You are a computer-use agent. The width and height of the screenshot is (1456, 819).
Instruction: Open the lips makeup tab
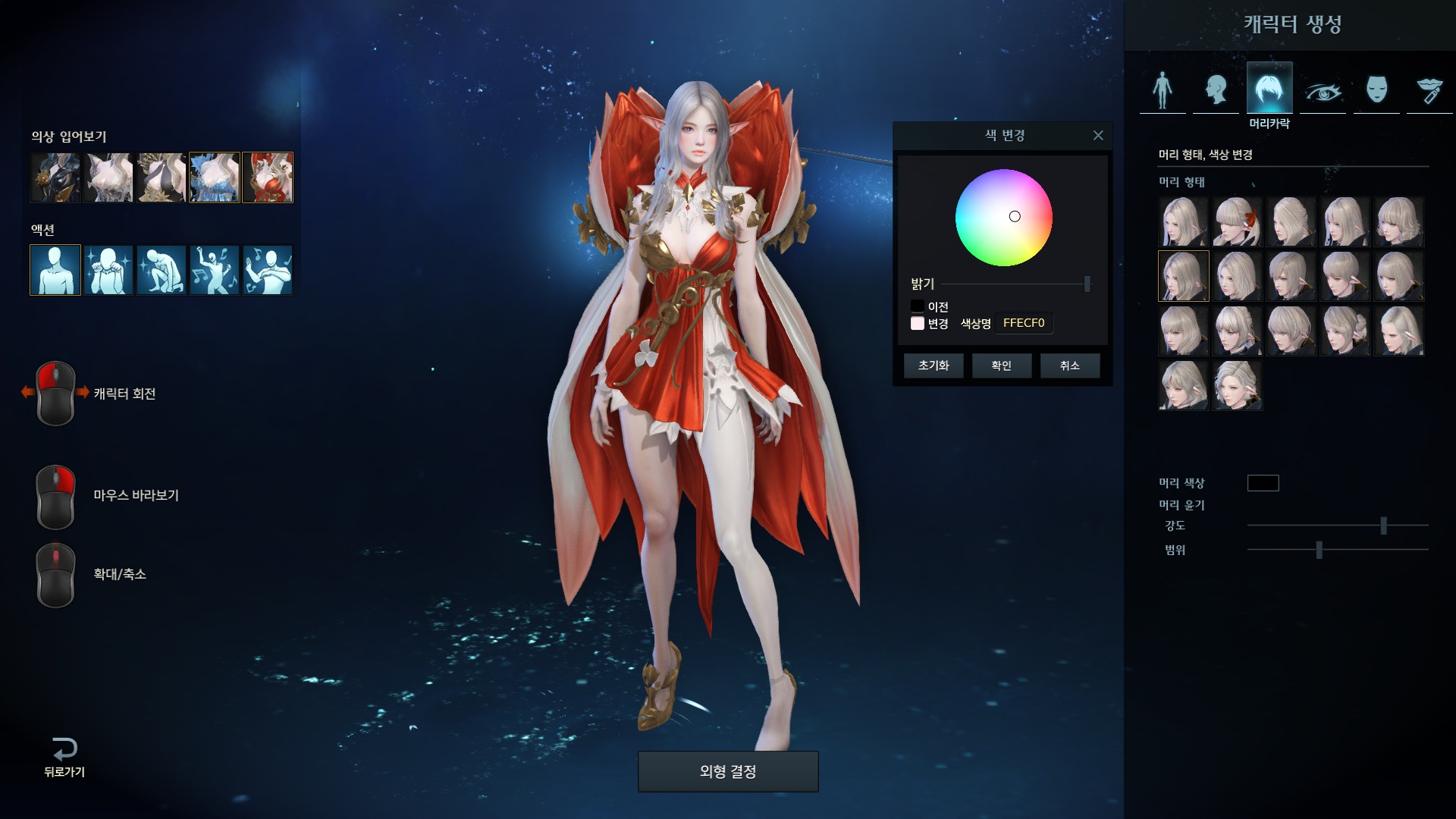1429,91
